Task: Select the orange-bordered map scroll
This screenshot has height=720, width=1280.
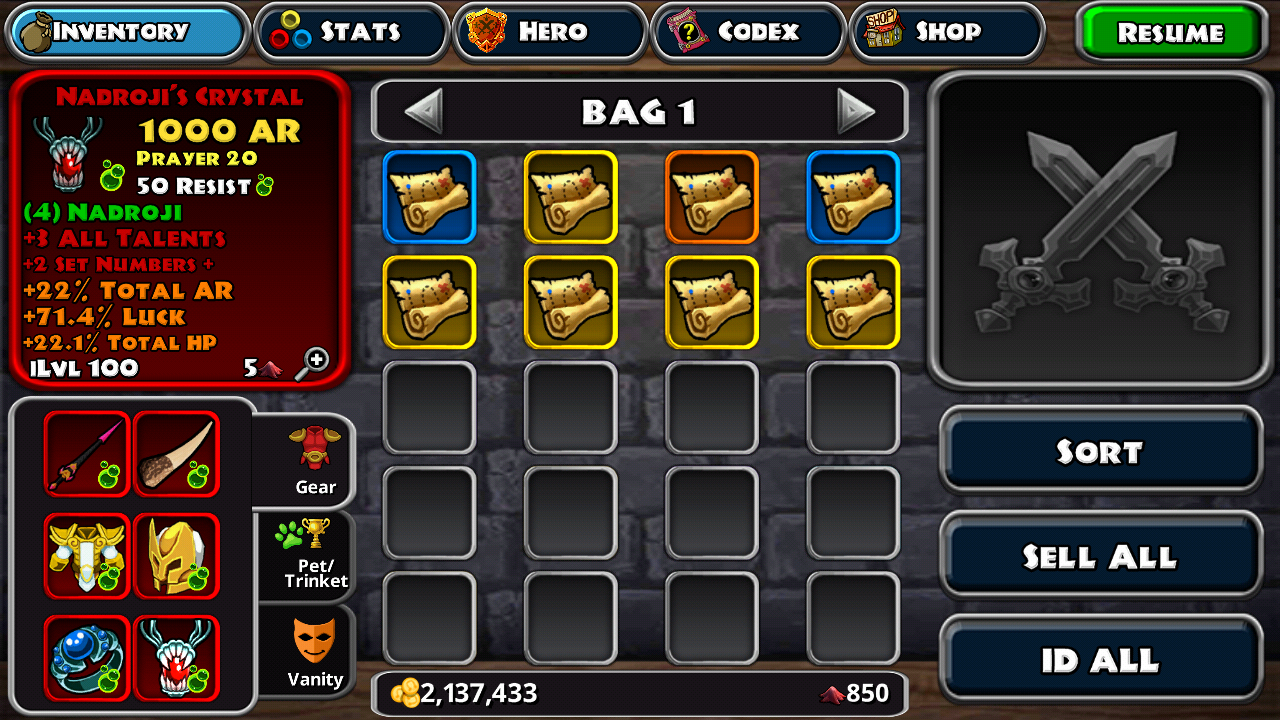Action: point(712,197)
